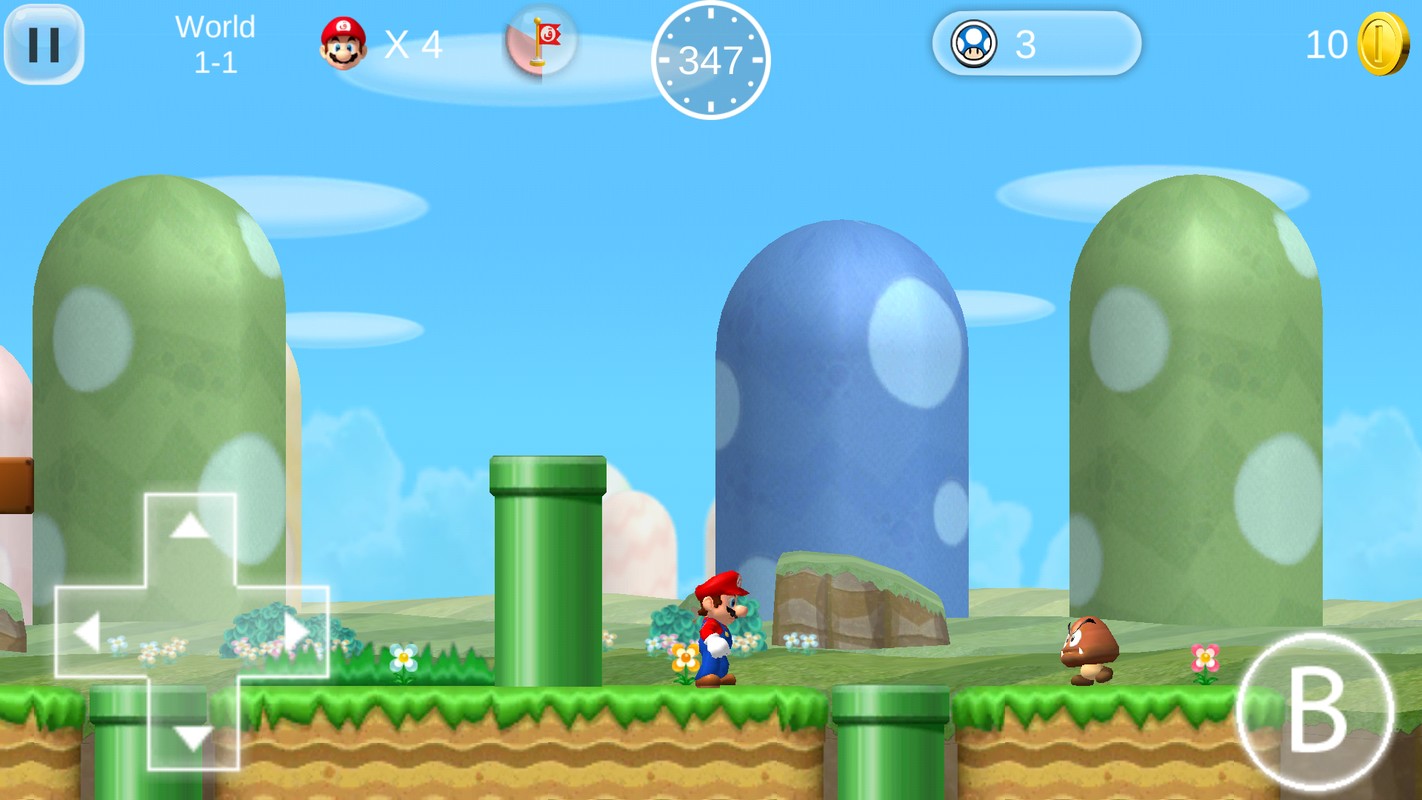Tap the timer clock showing 347
The image size is (1422, 800).
tap(711, 60)
